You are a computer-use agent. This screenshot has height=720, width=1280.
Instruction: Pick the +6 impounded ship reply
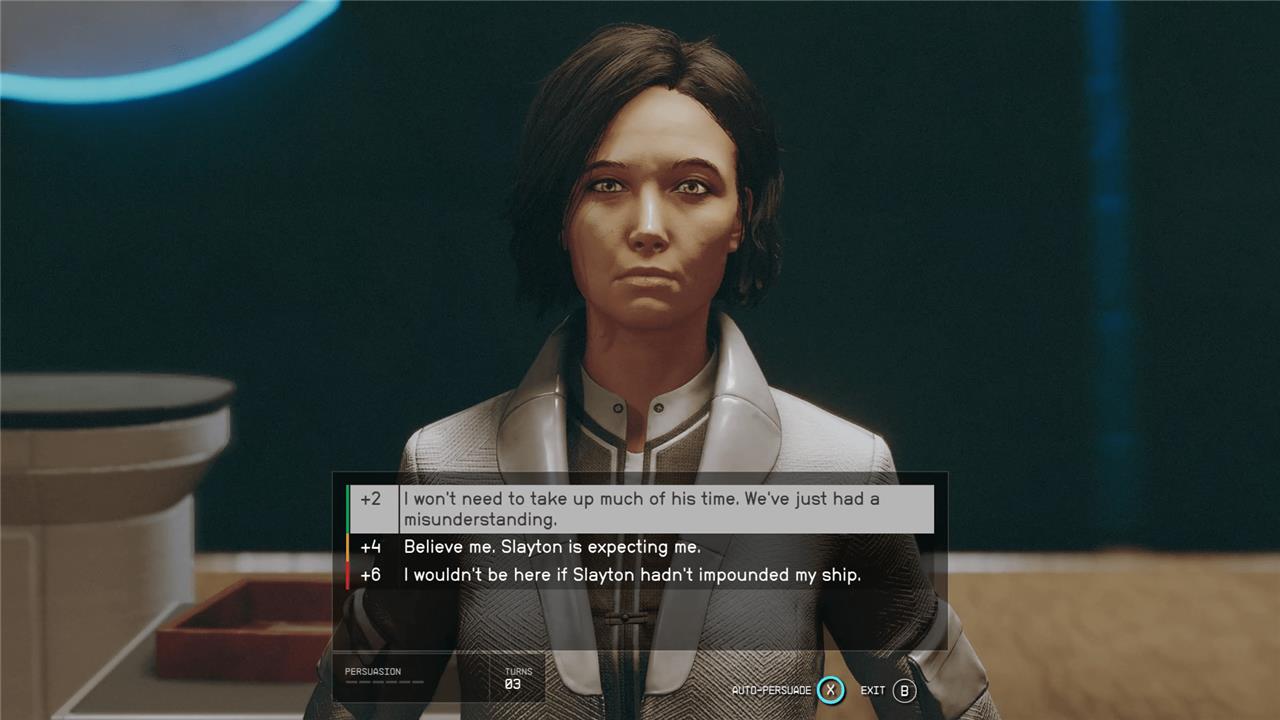(631, 575)
